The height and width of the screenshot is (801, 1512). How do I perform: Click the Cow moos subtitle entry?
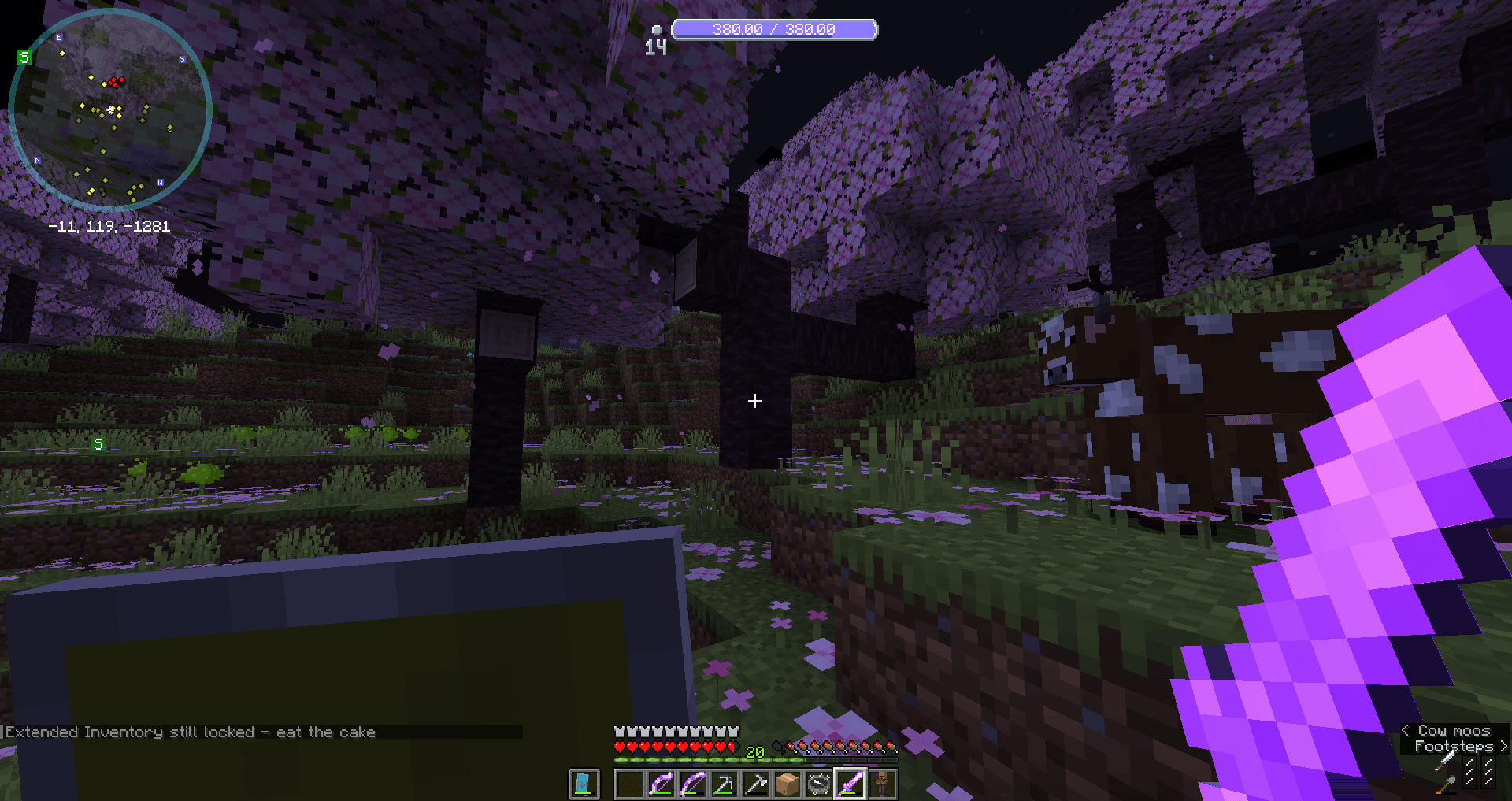(1453, 731)
